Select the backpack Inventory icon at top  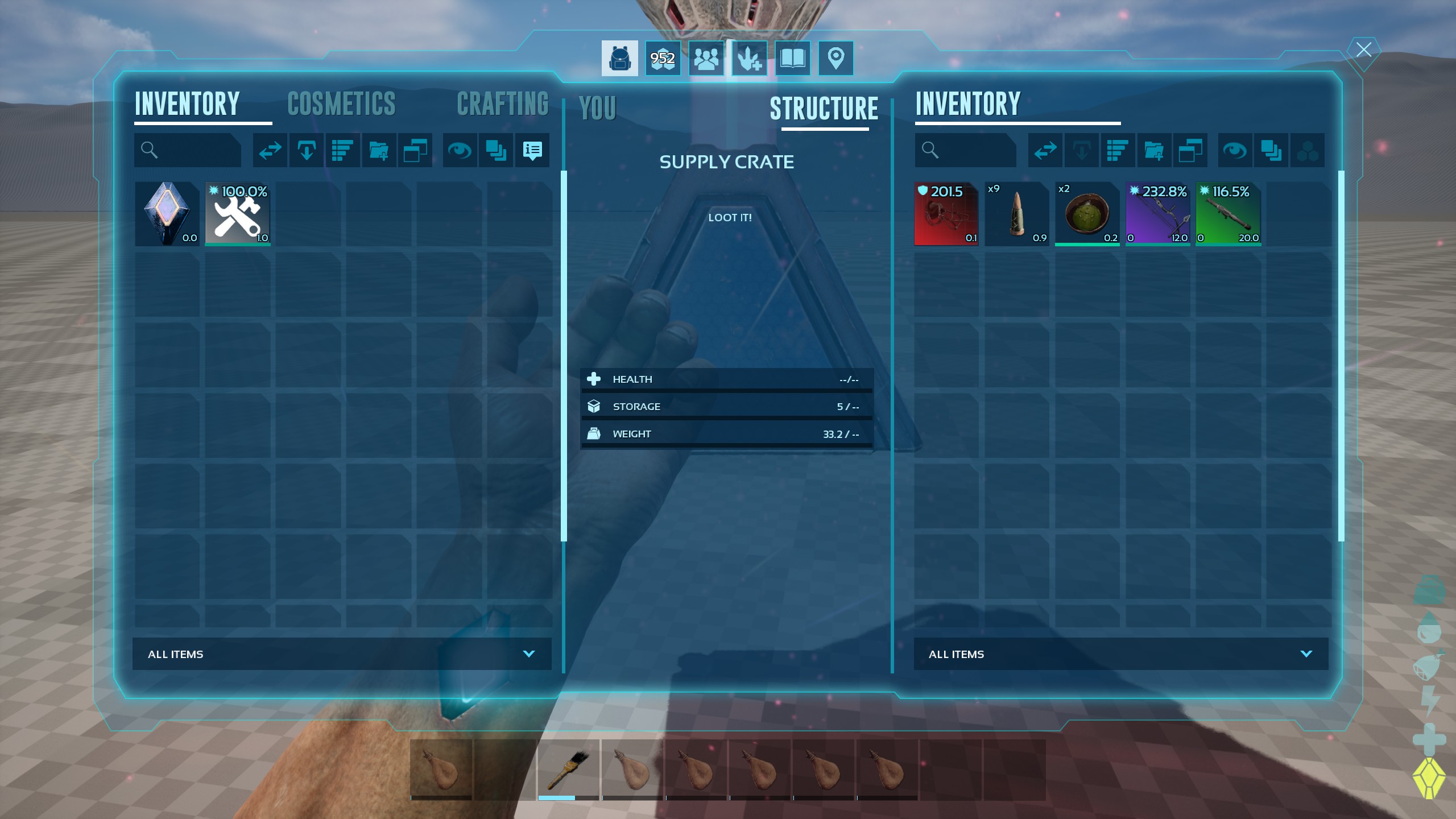[619, 57]
